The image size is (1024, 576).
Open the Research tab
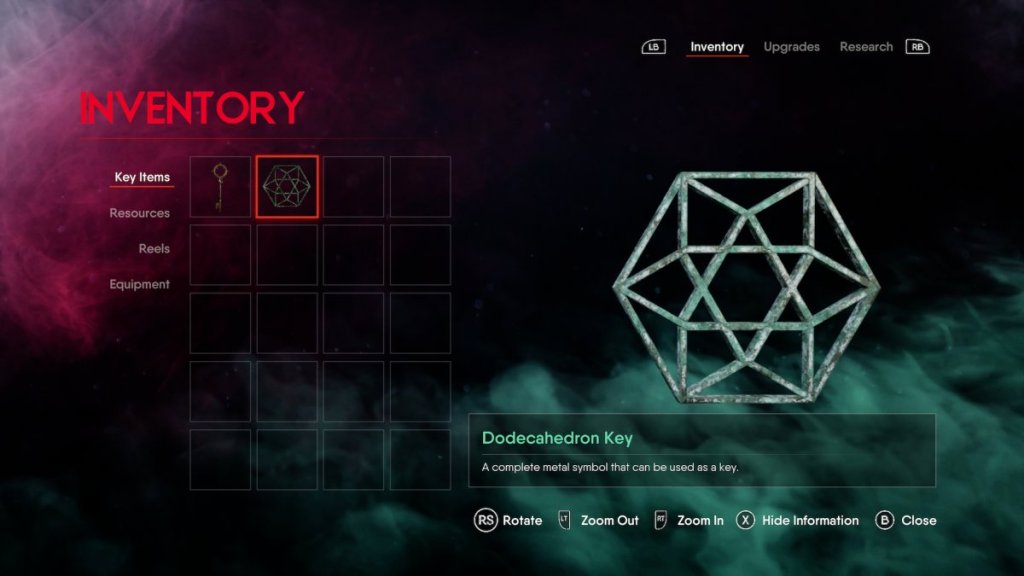tap(866, 47)
